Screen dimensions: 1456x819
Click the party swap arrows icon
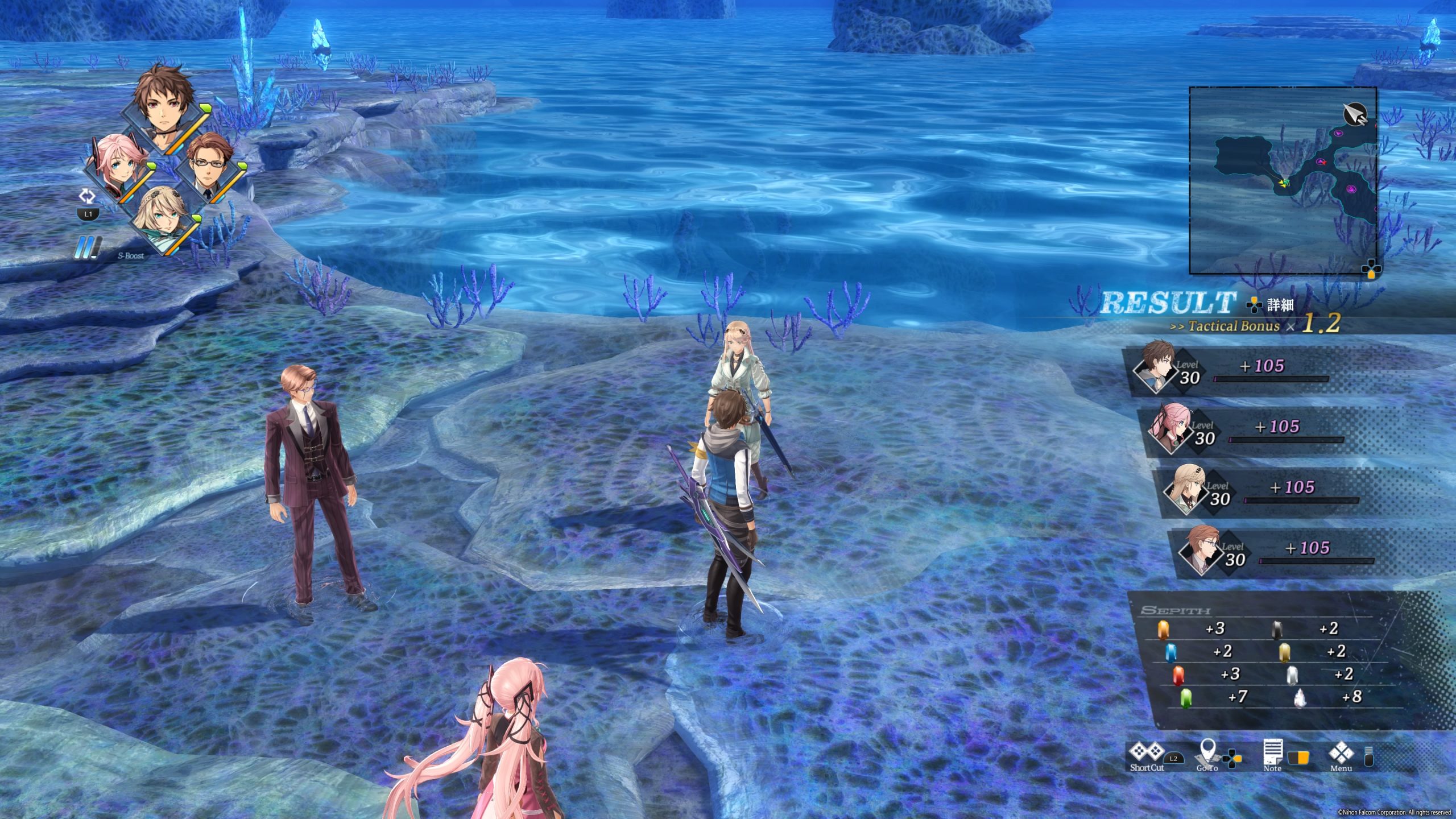(87, 197)
